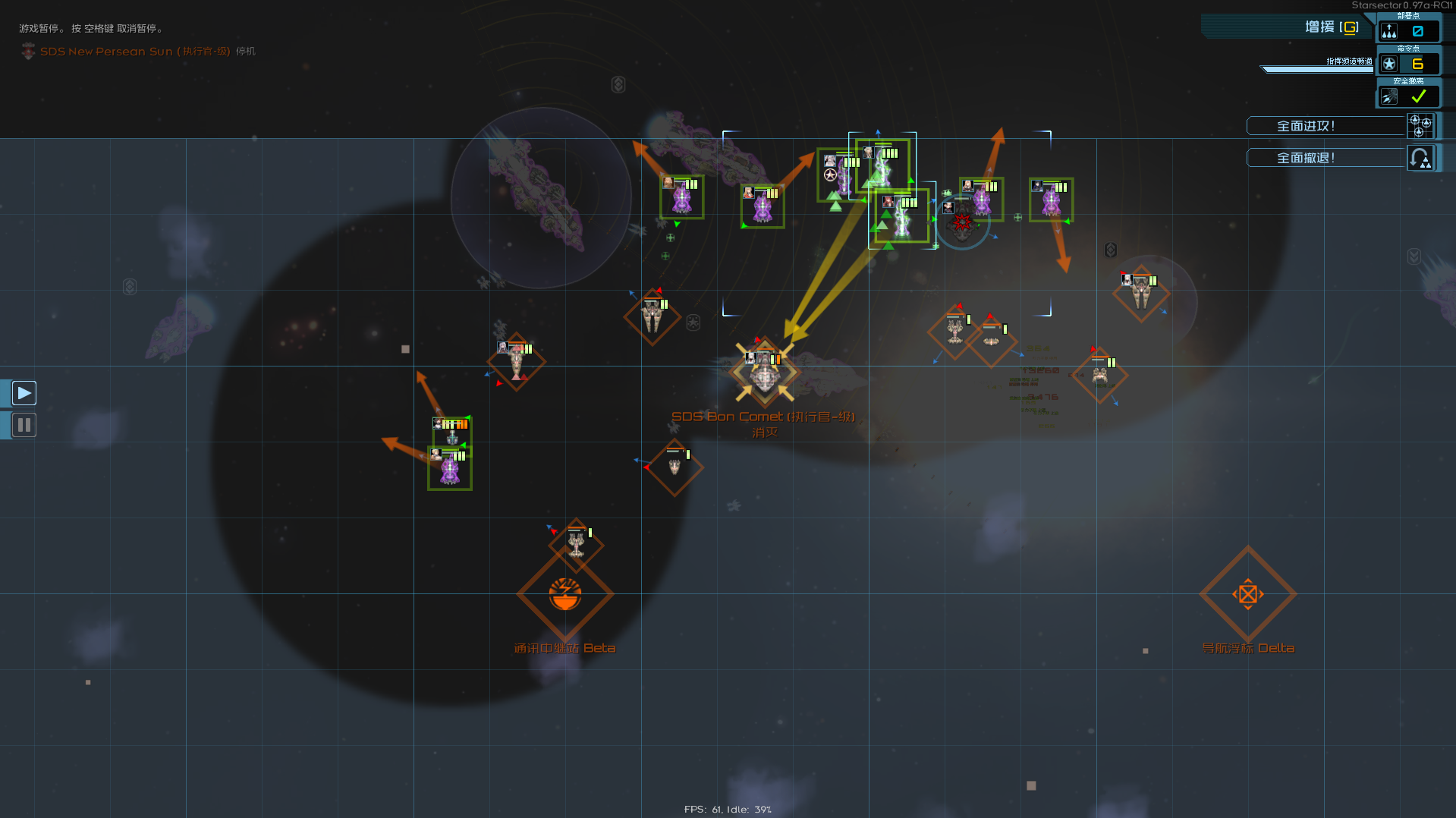
Task: Click the 安全撤离 escaping-ship icon
Action: pos(1389,96)
